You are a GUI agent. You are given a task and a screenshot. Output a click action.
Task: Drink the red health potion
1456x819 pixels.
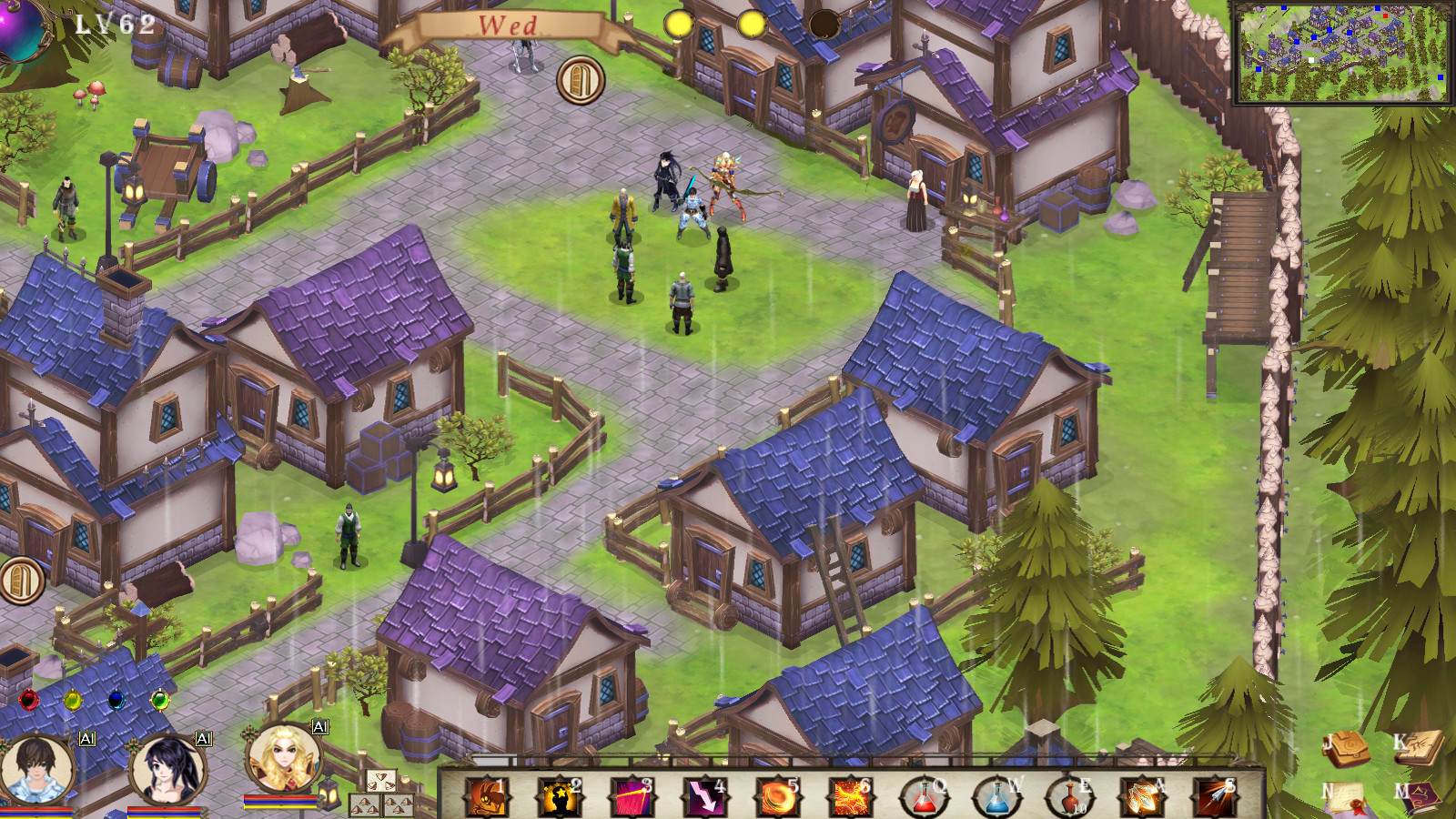point(924,797)
